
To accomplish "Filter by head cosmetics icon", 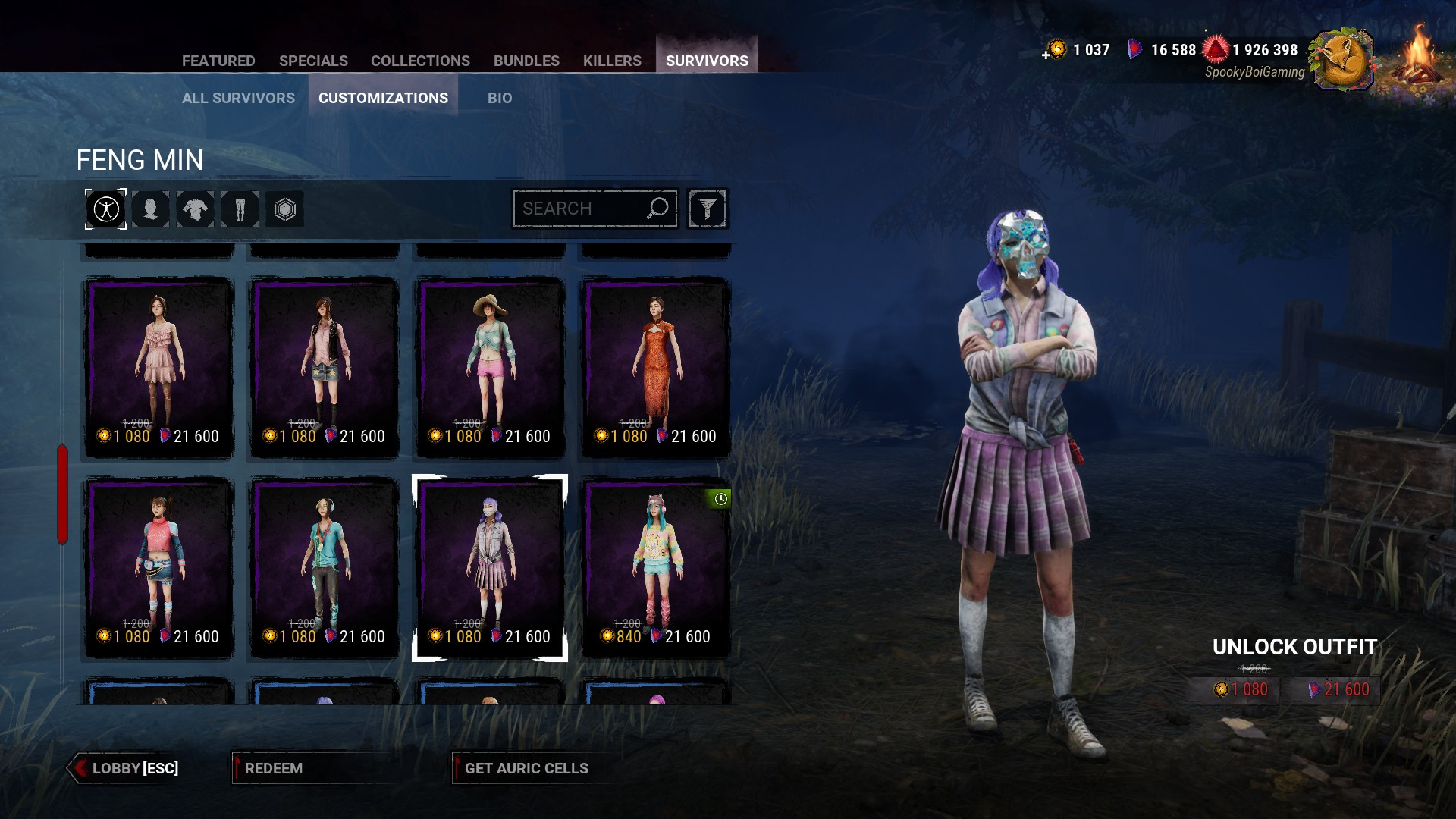I will pyautogui.click(x=151, y=209).
